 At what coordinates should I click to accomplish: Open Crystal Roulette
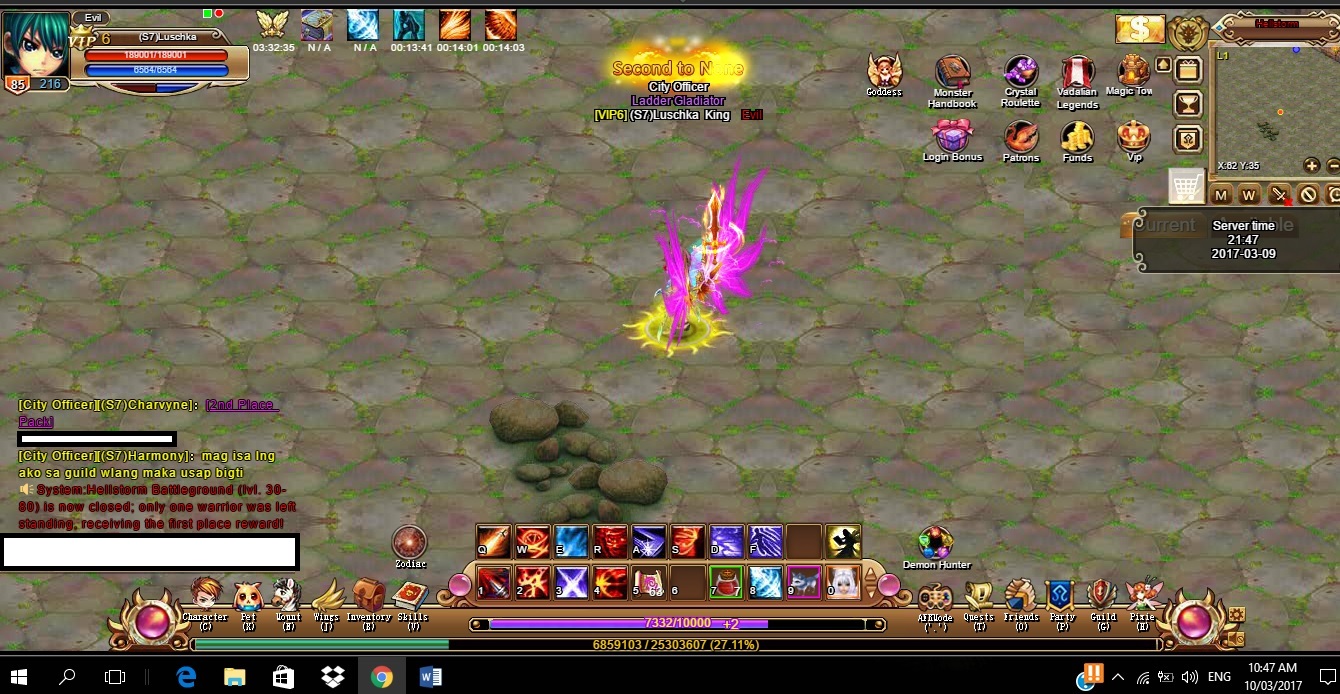point(1021,73)
